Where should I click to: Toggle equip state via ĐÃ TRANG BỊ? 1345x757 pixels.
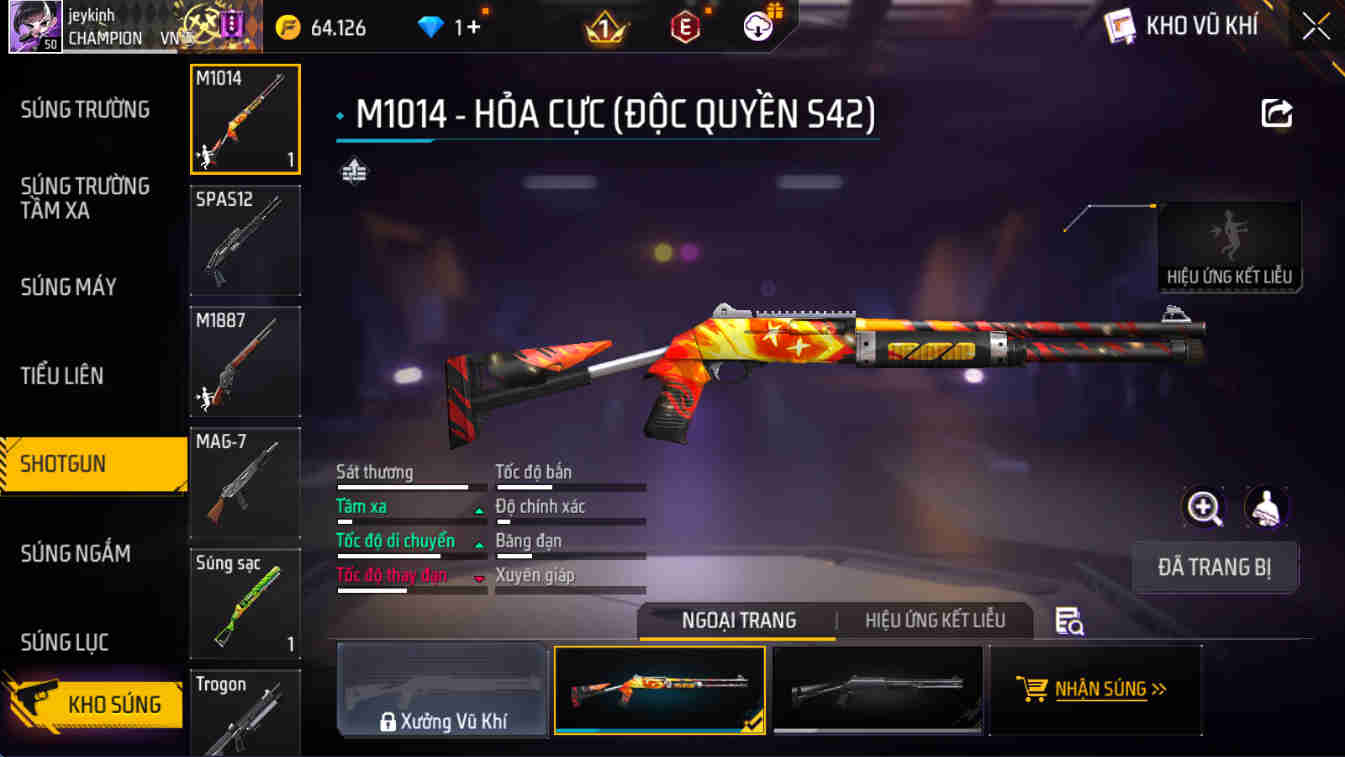point(1215,567)
